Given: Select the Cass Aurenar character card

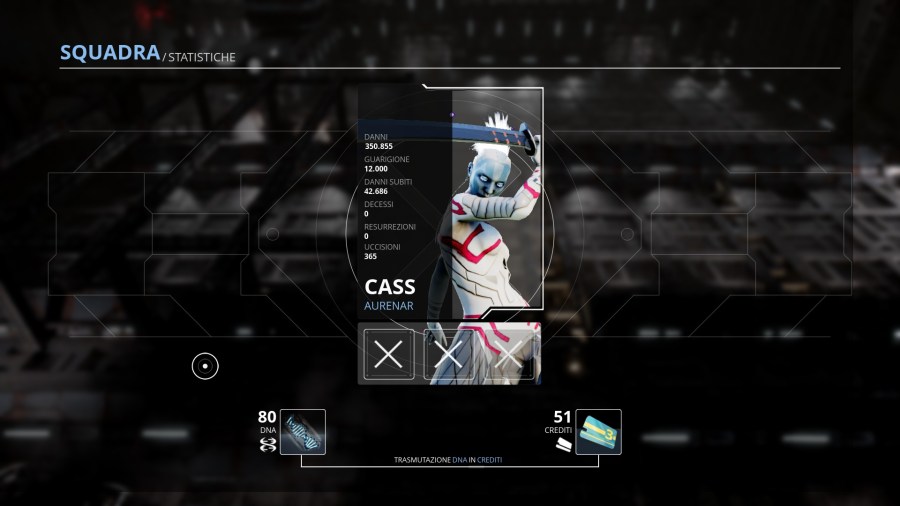Looking at the screenshot, I should pos(450,200).
